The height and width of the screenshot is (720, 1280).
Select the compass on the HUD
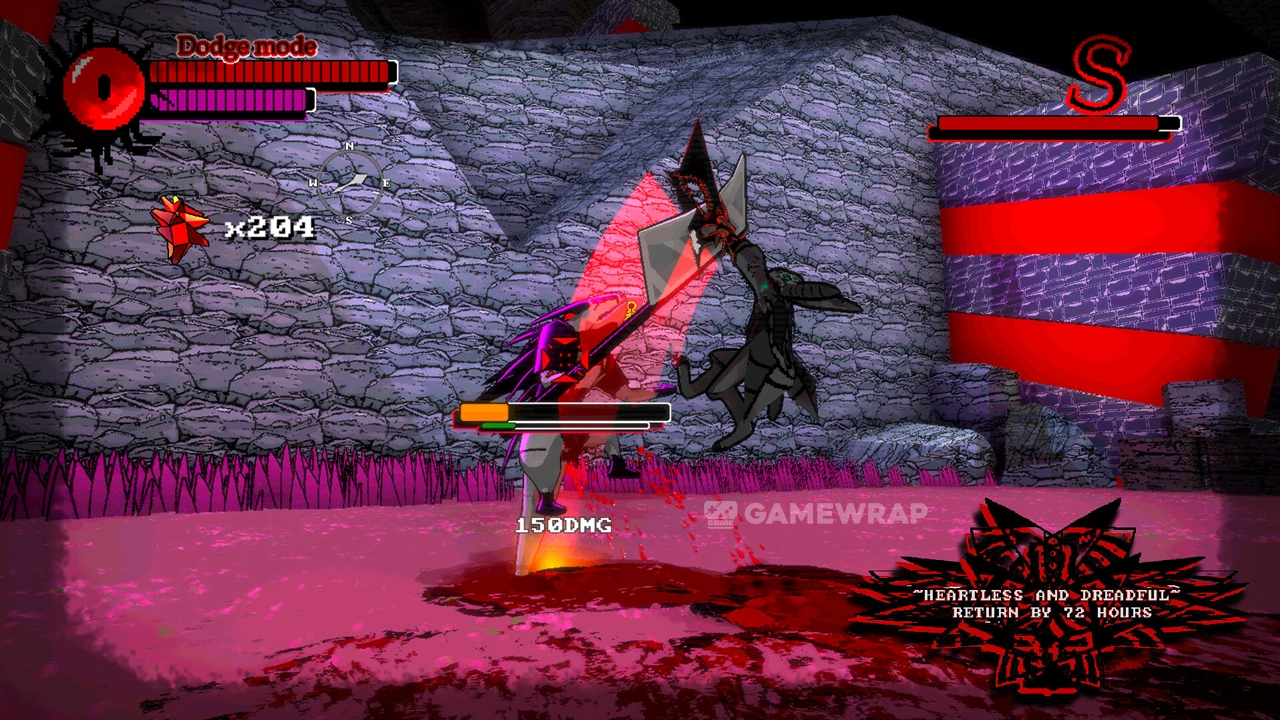click(350, 183)
